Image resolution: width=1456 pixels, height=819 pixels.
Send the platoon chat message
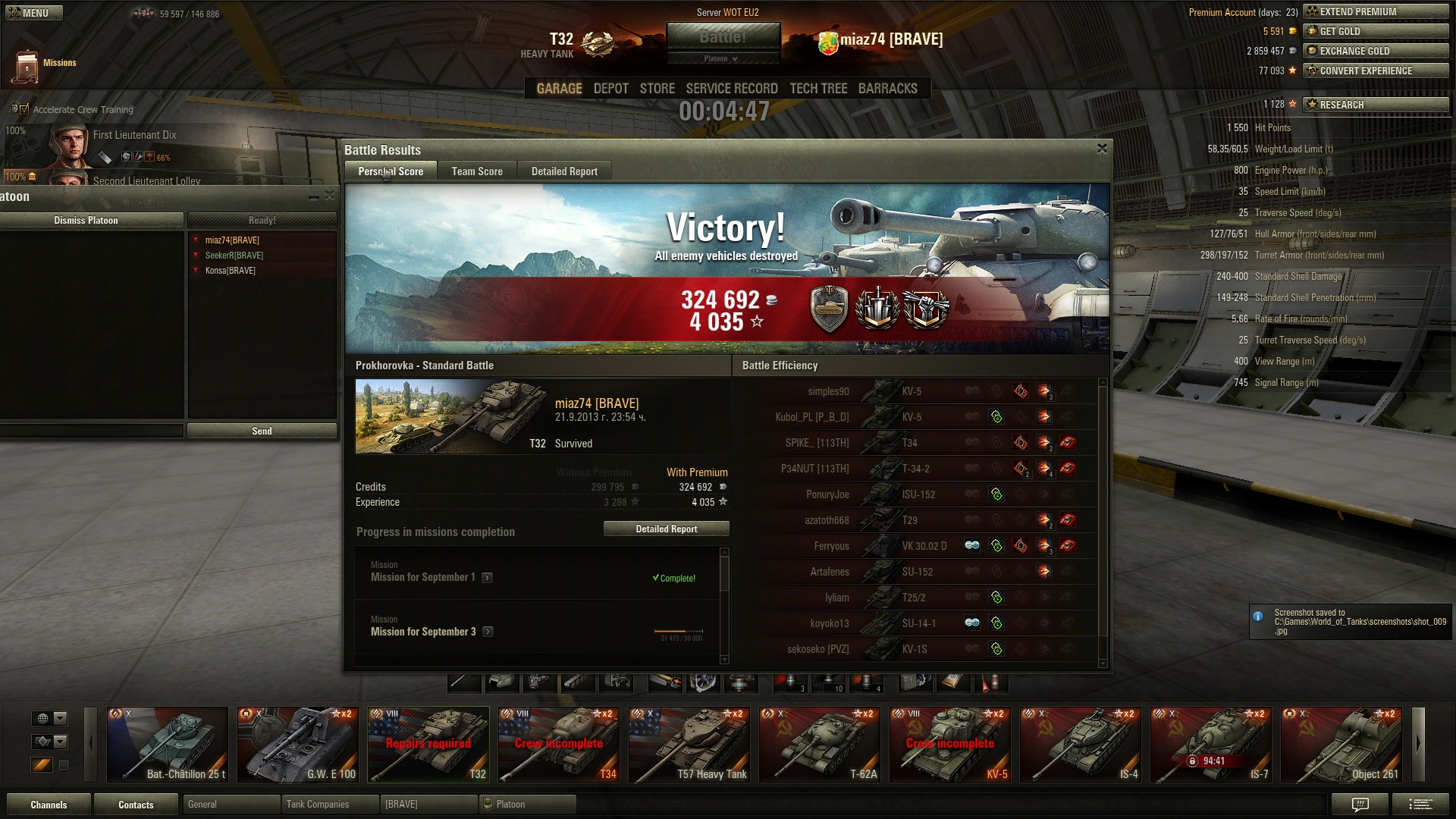262,431
